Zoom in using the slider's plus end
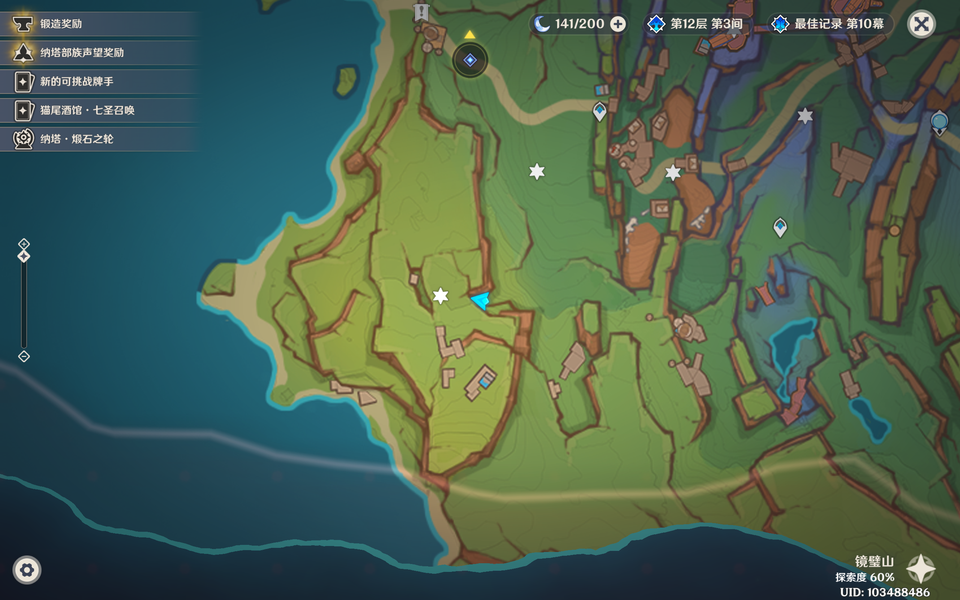The height and width of the screenshot is (600, 960). tap(24, 243)
